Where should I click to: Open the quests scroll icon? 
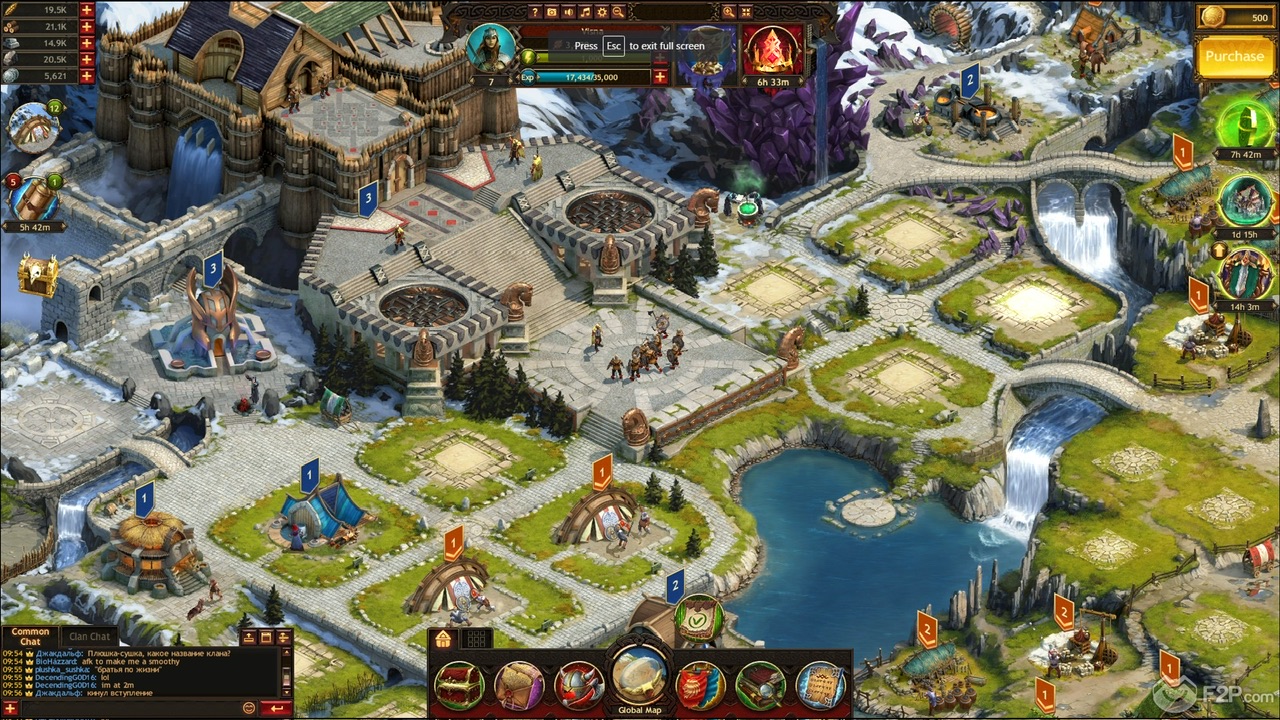(822, 682)
